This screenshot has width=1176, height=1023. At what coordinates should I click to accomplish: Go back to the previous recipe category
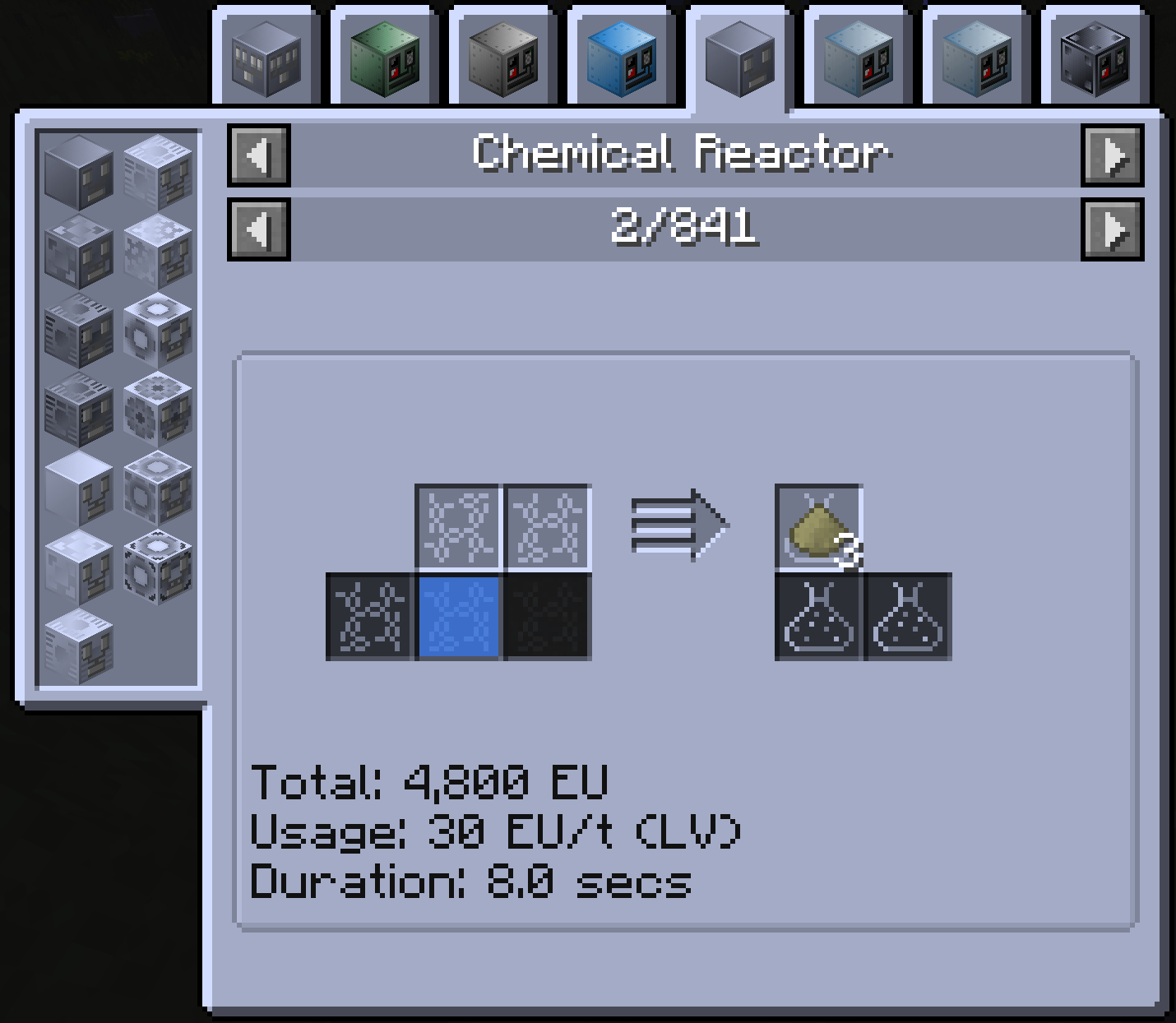coord(257,156)
